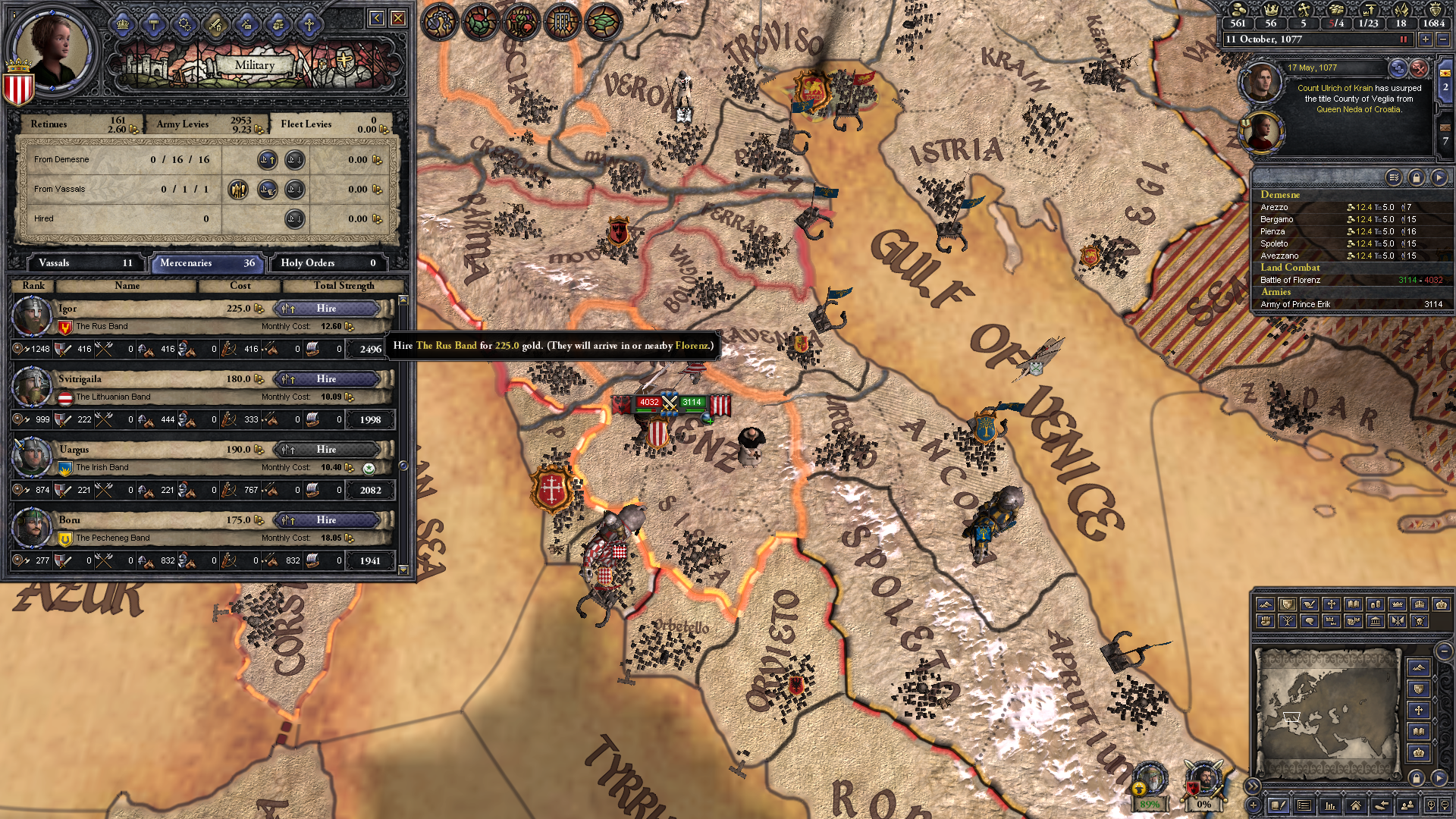Switch to the religion map mode cross icon
Screen dimensions: 1456x819
(1332, 604)
